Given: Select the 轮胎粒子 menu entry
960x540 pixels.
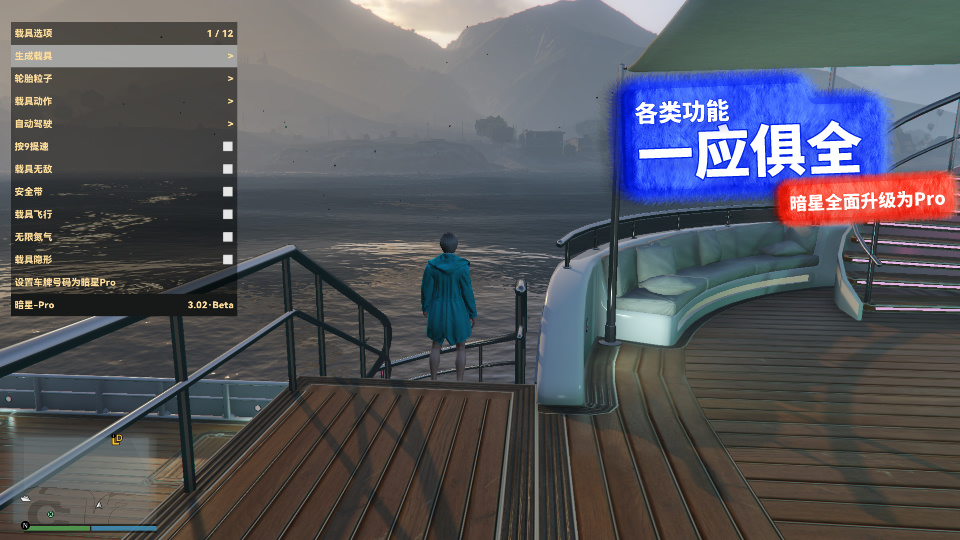Looking at the screenshot, I should (x=124, y=78).
